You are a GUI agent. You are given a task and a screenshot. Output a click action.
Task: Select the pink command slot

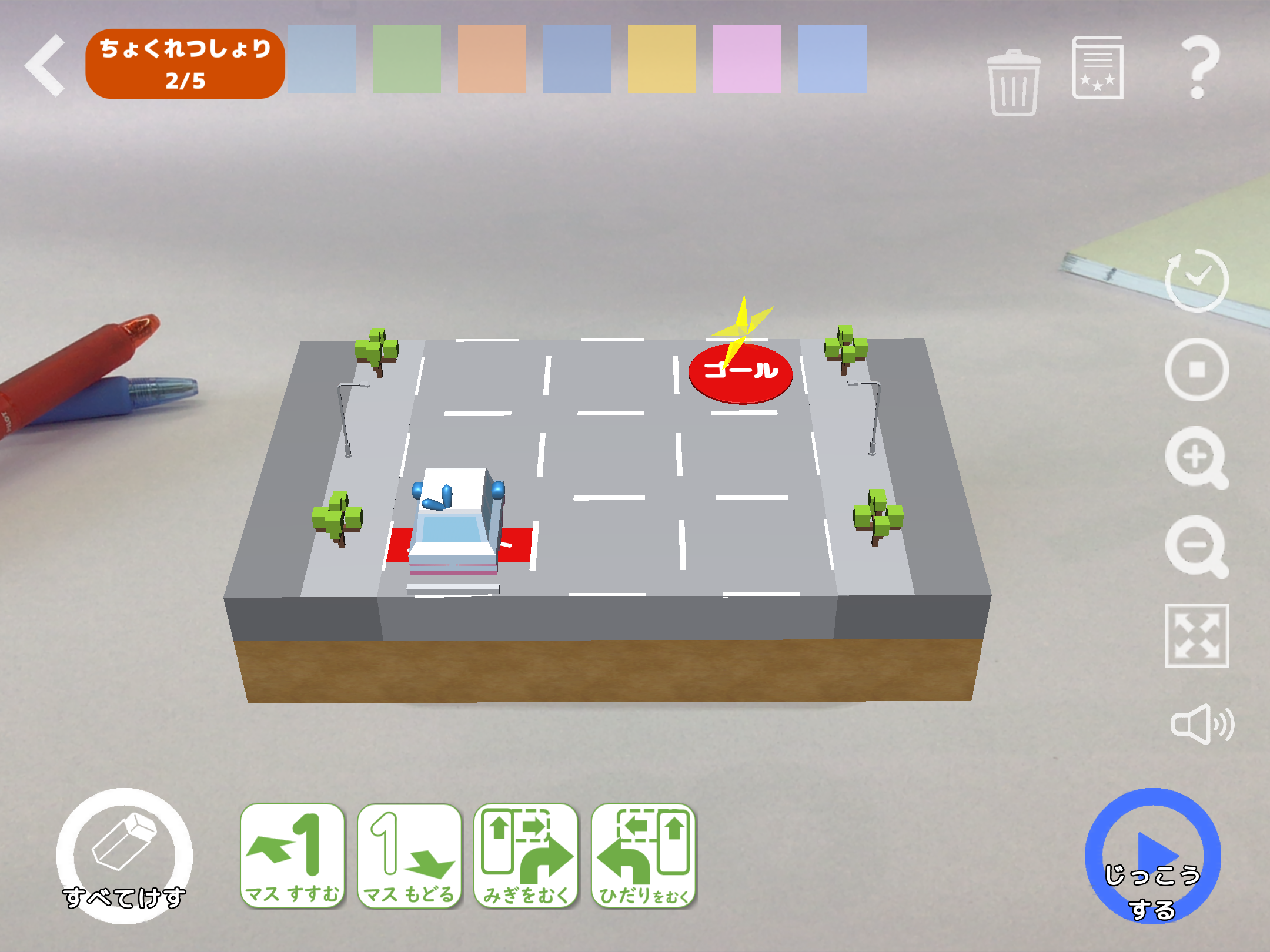[x=747, y=59]
